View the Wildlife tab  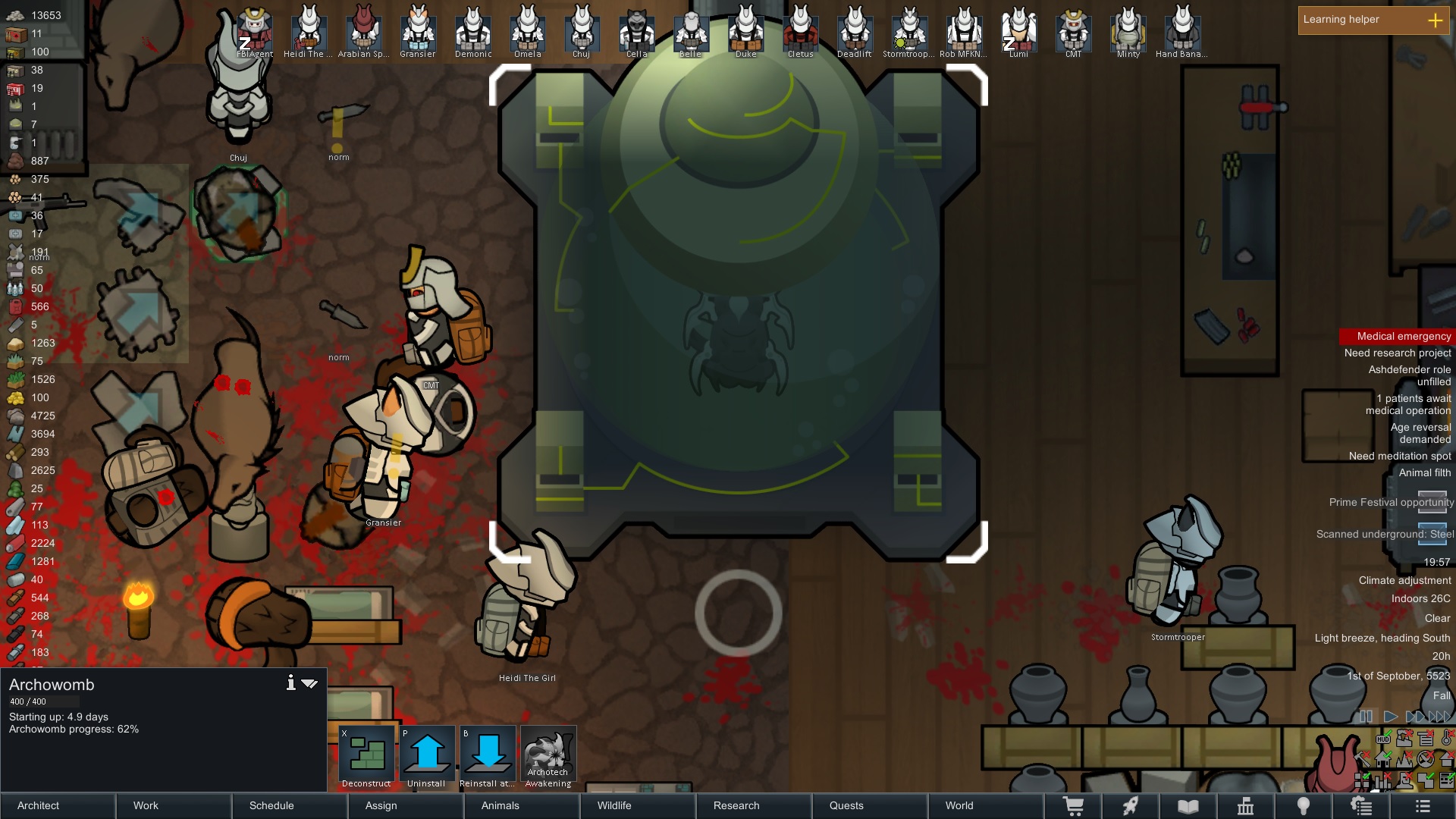coord(638,805)
